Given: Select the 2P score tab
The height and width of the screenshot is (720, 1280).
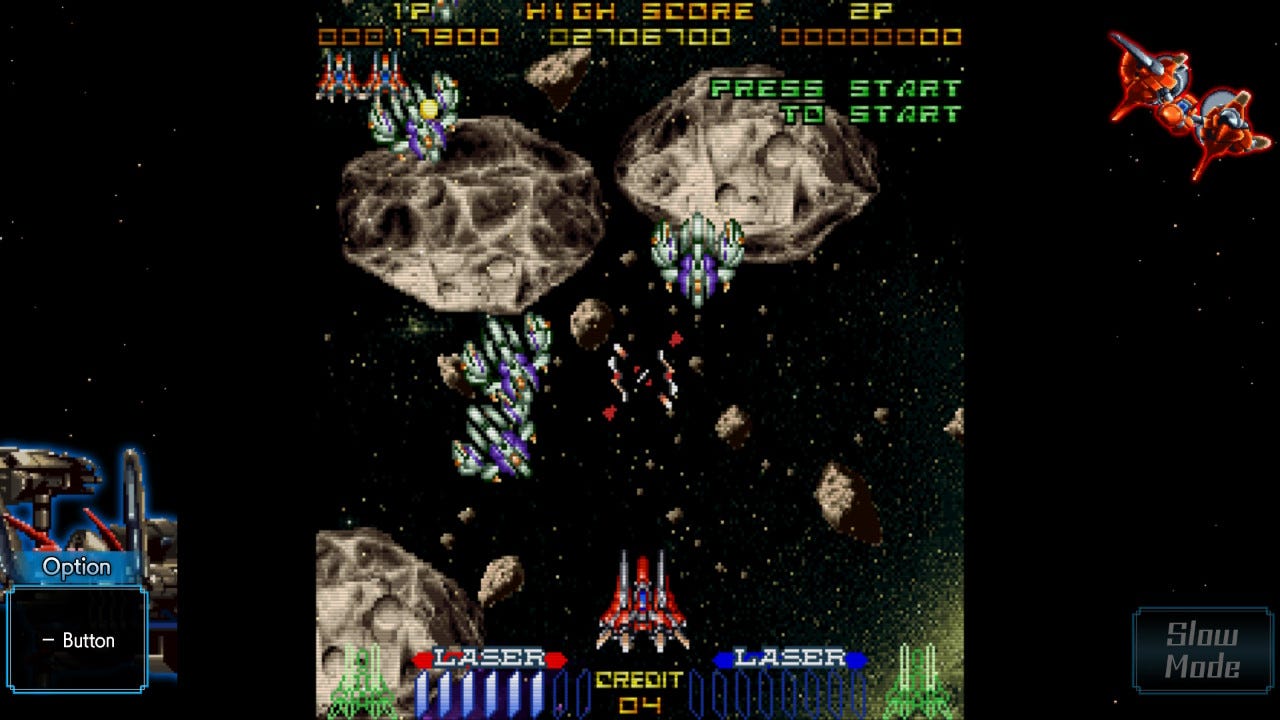Looking at the screenshot, I should (x=870, y=12).
